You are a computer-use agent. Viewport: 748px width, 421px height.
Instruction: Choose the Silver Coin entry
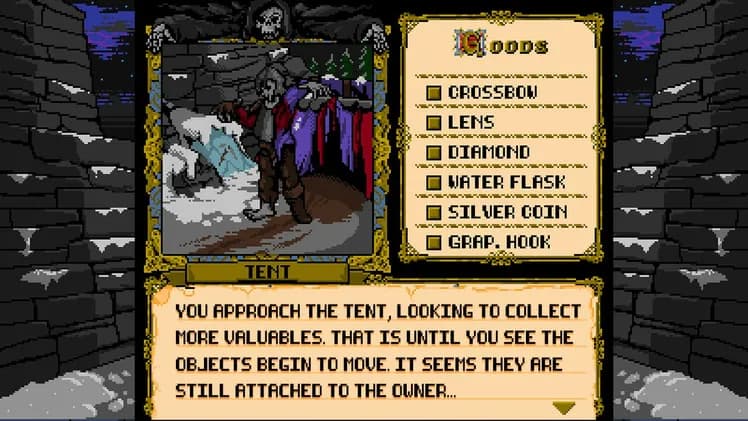(506, 212)
